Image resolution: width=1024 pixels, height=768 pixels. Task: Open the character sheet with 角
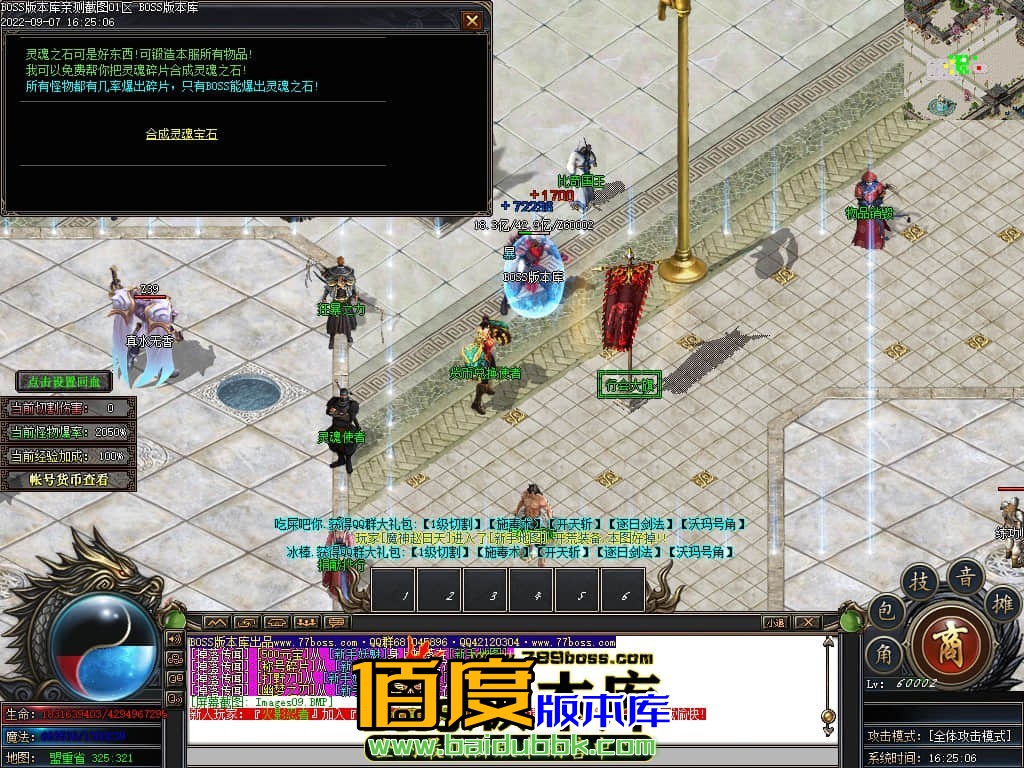click(x=884, y=656)
